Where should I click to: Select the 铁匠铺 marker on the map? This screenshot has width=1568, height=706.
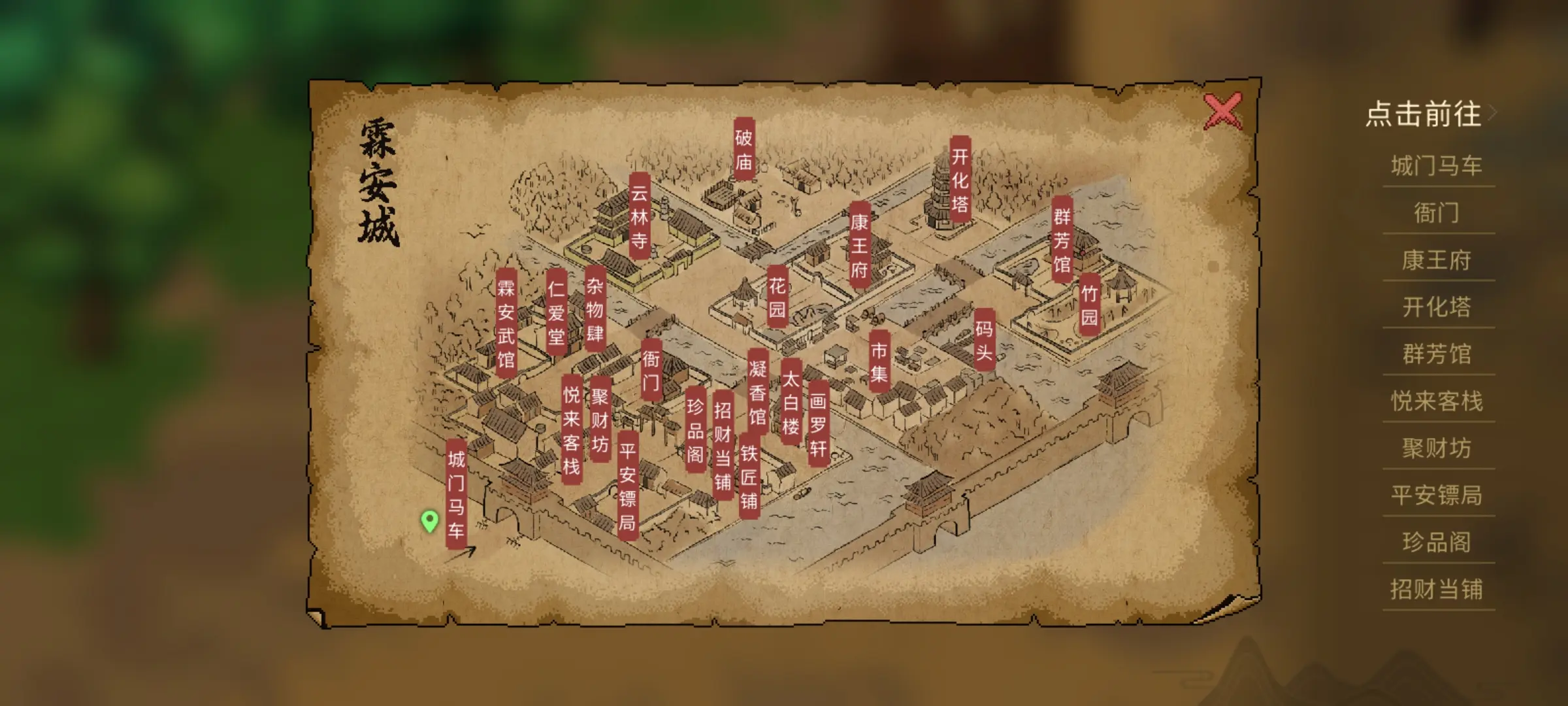749,477
